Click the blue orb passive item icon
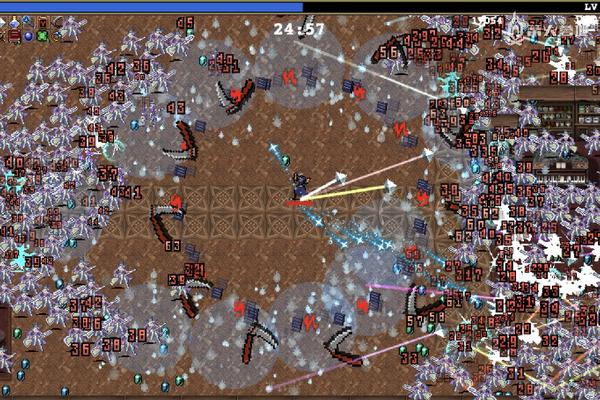This screenshot has height=400, width=600. click(x=28, y=36)
